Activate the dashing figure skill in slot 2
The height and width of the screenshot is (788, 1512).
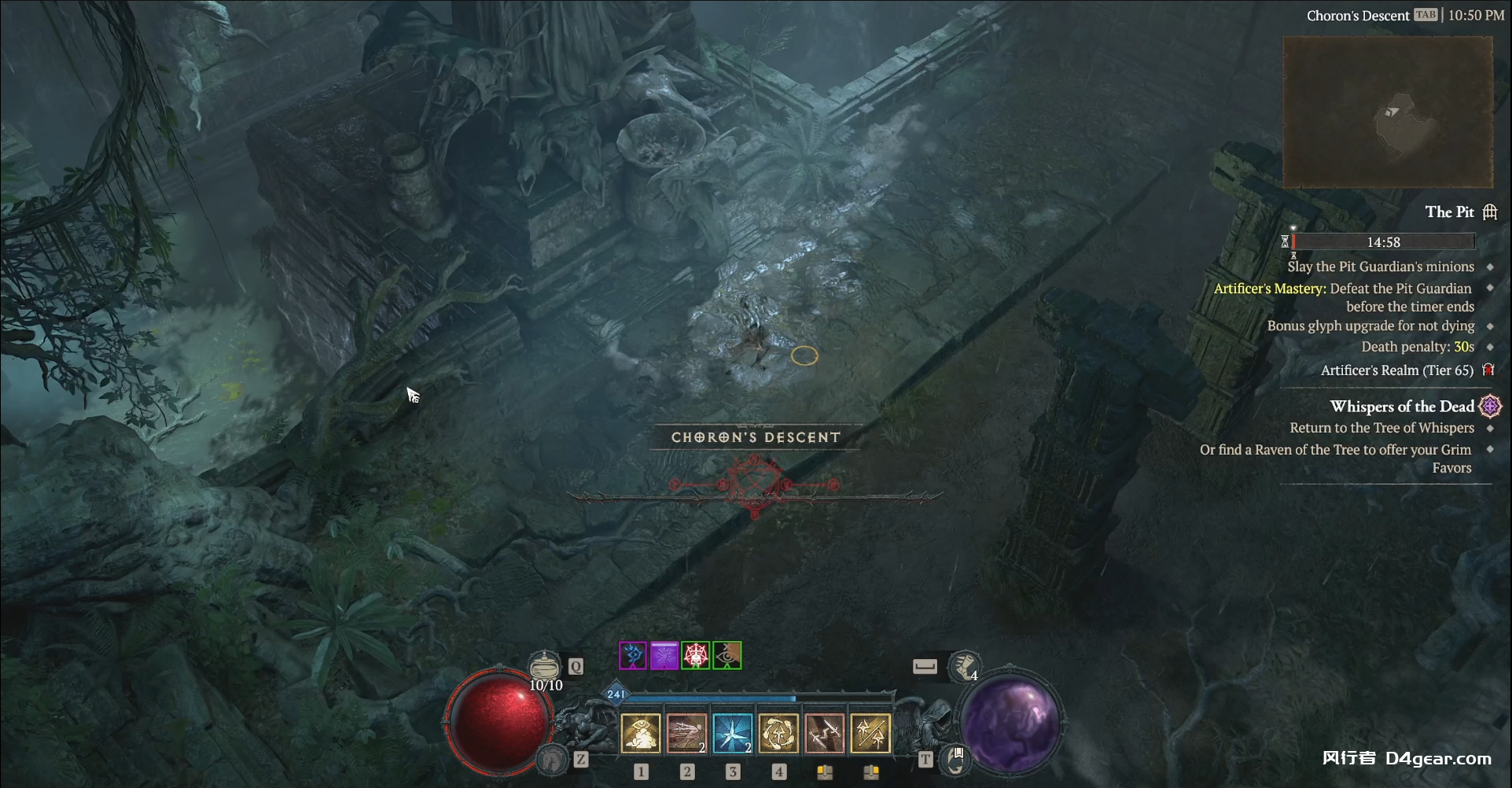pyautogui.click(x=686, y=734)
